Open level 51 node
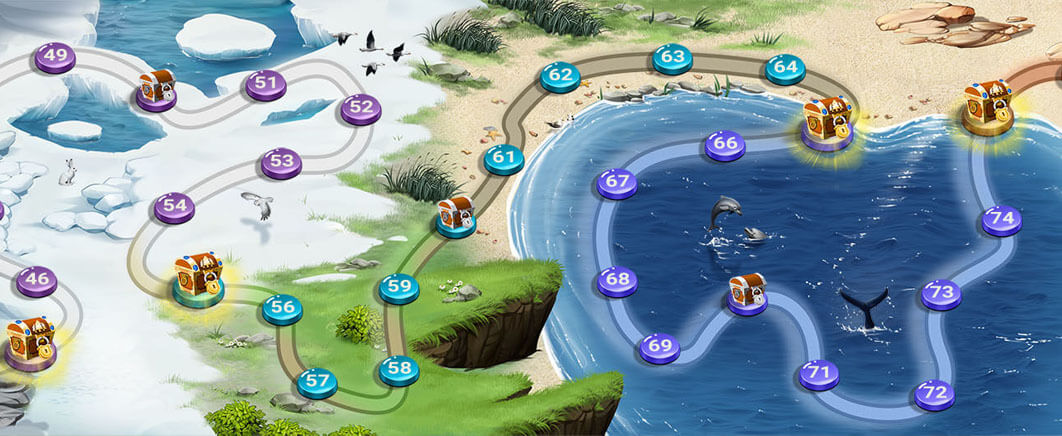The width and height of the screenshot is (1062, 436). point(266,85)
